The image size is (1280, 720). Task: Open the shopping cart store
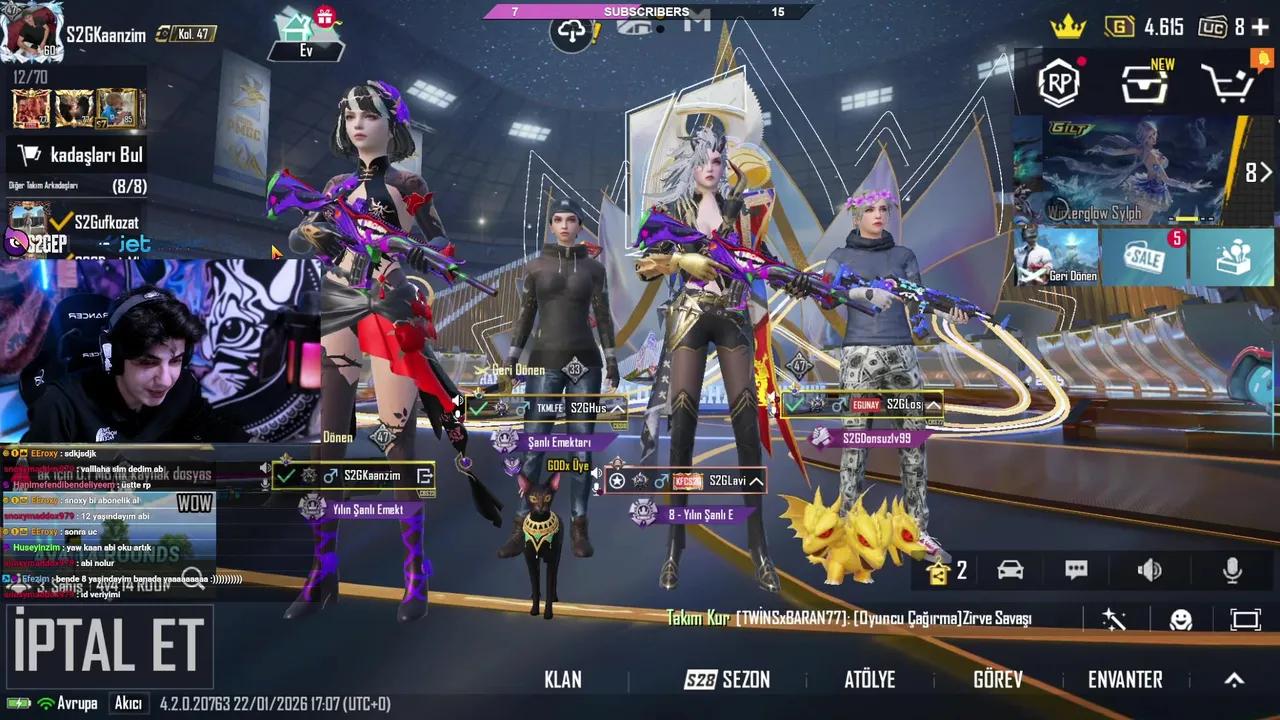pos(1228,85)
